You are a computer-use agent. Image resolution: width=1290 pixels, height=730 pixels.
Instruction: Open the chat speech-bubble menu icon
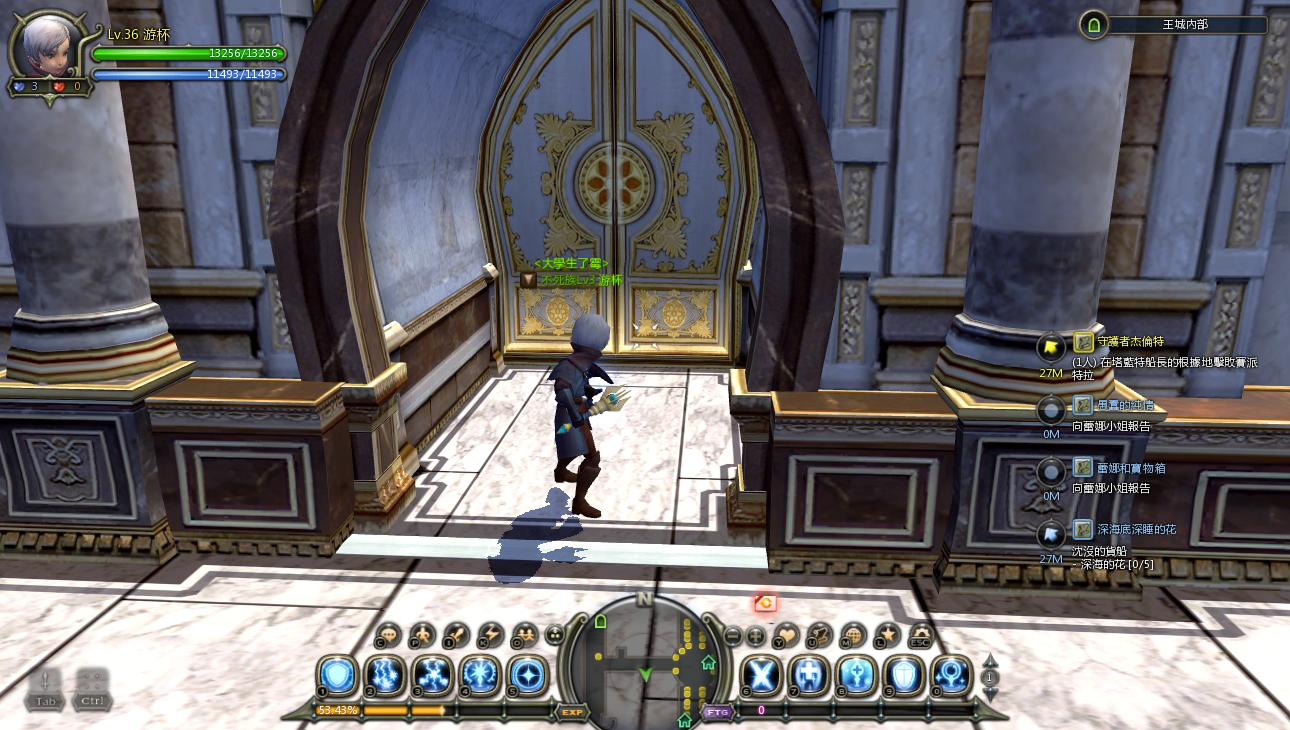coord(388,635)
